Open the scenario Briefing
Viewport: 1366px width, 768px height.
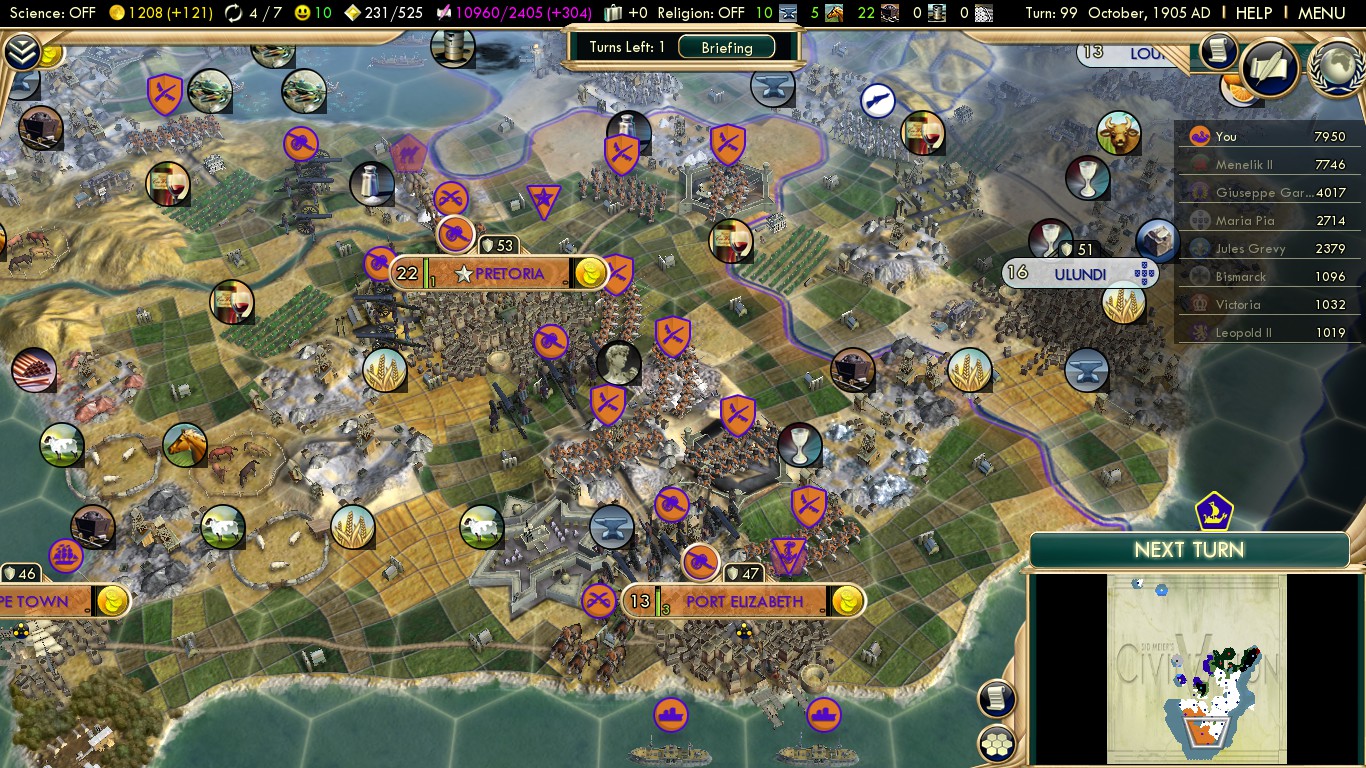point(727,47)
